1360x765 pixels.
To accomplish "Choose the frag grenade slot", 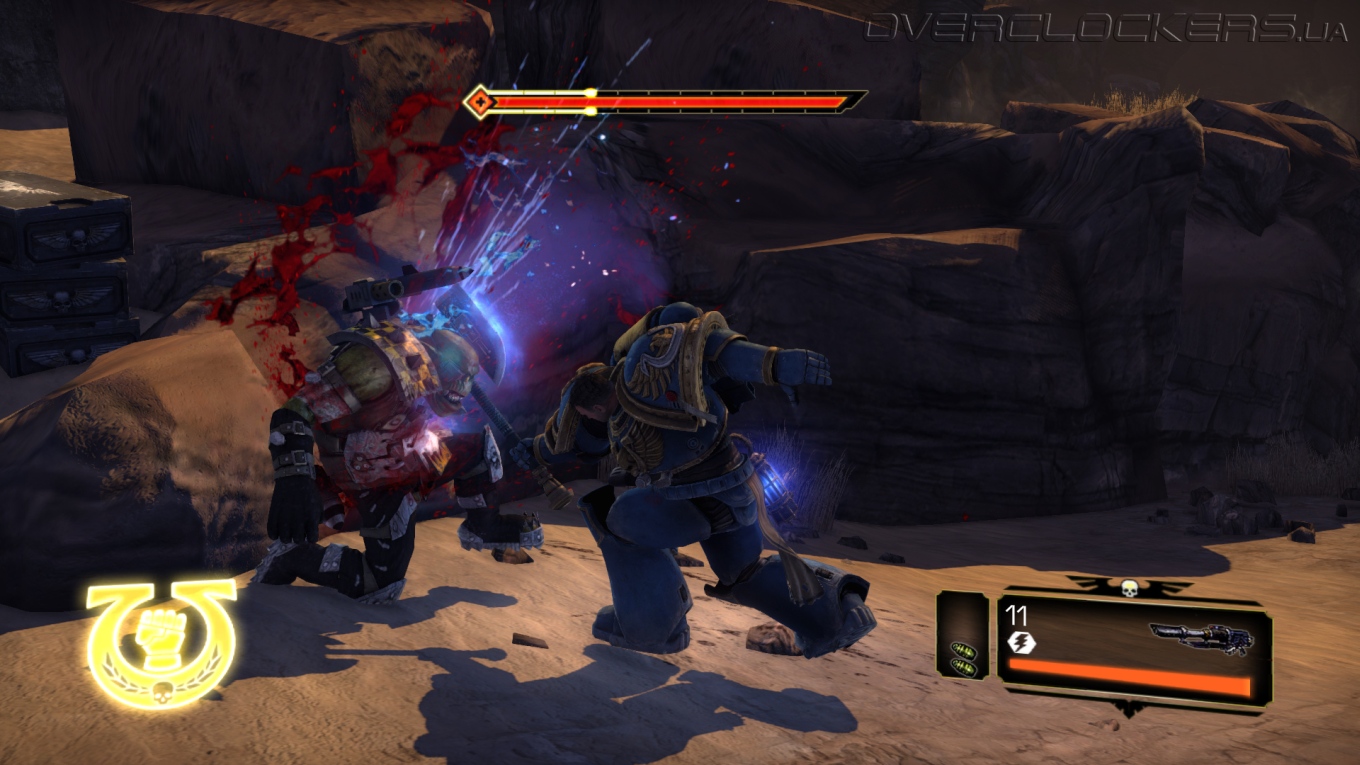I will click(963, 657).
